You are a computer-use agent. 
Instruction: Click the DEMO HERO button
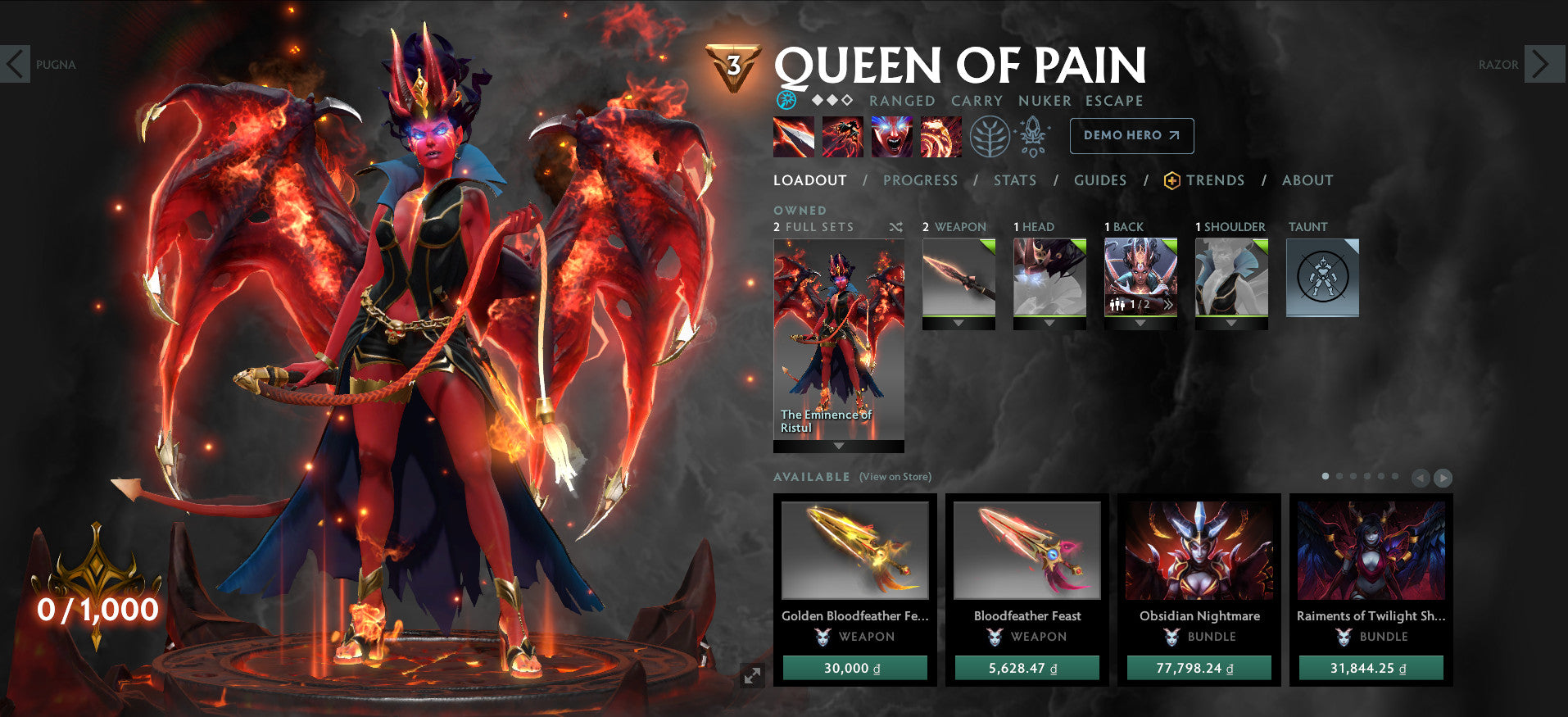pyautogui.click(x=1131, y=135)
